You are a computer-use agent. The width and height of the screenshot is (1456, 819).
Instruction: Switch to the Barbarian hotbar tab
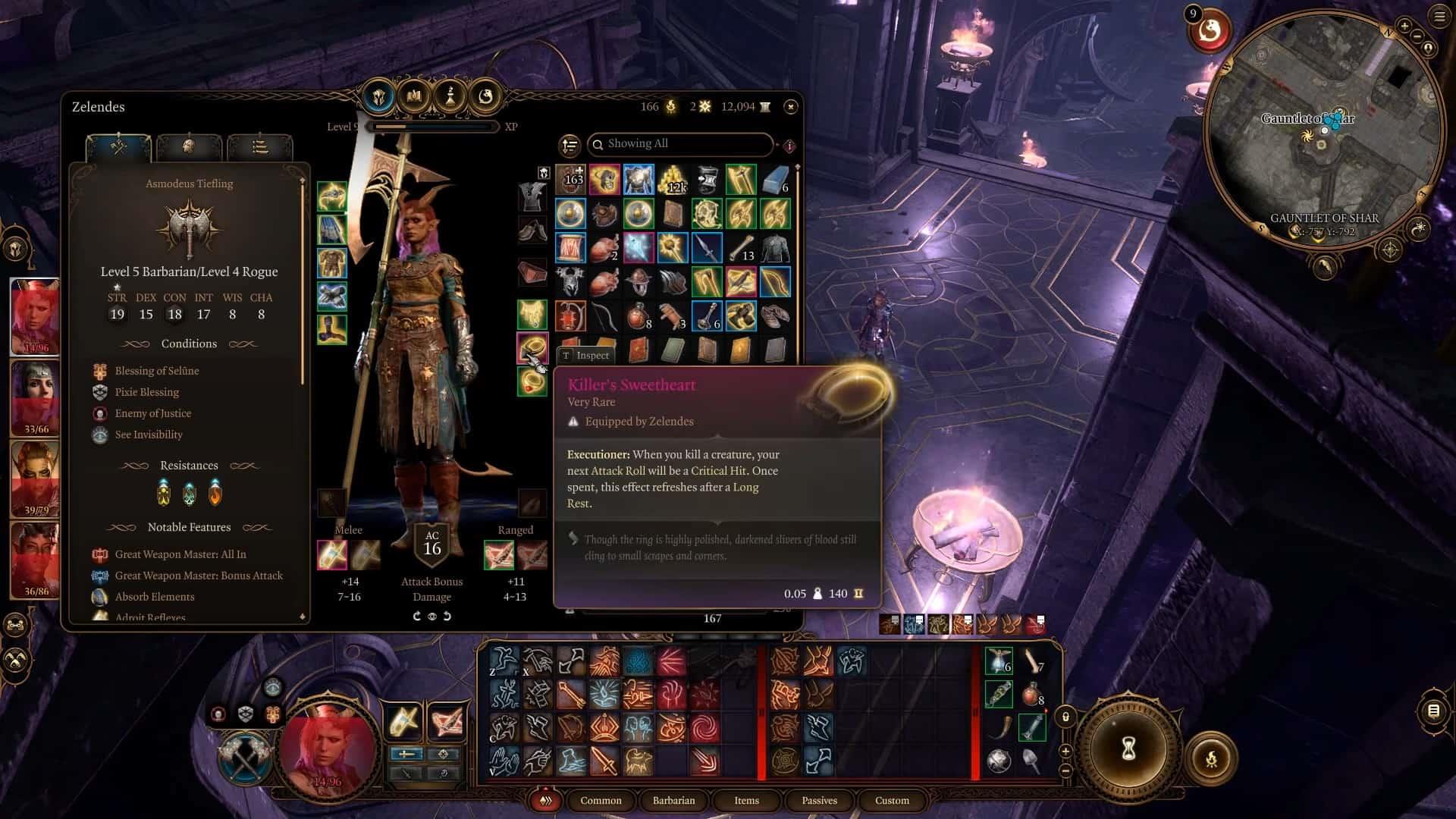tap(673, 800)
